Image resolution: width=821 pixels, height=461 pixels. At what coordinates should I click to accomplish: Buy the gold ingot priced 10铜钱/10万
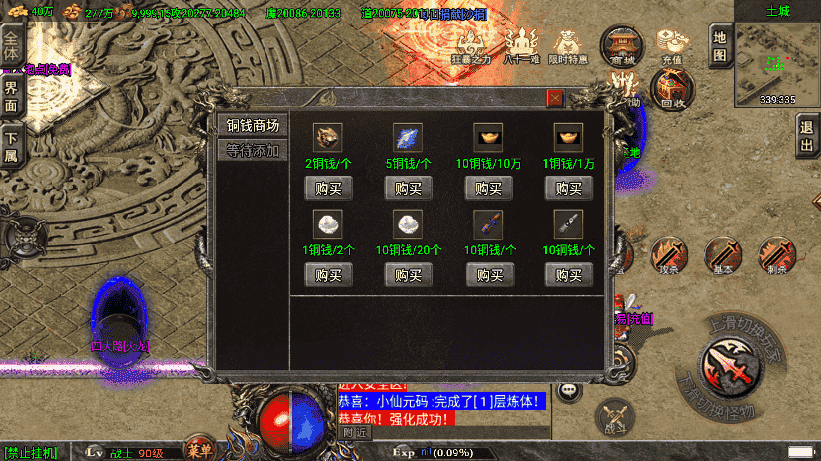[x=489, y=188]
